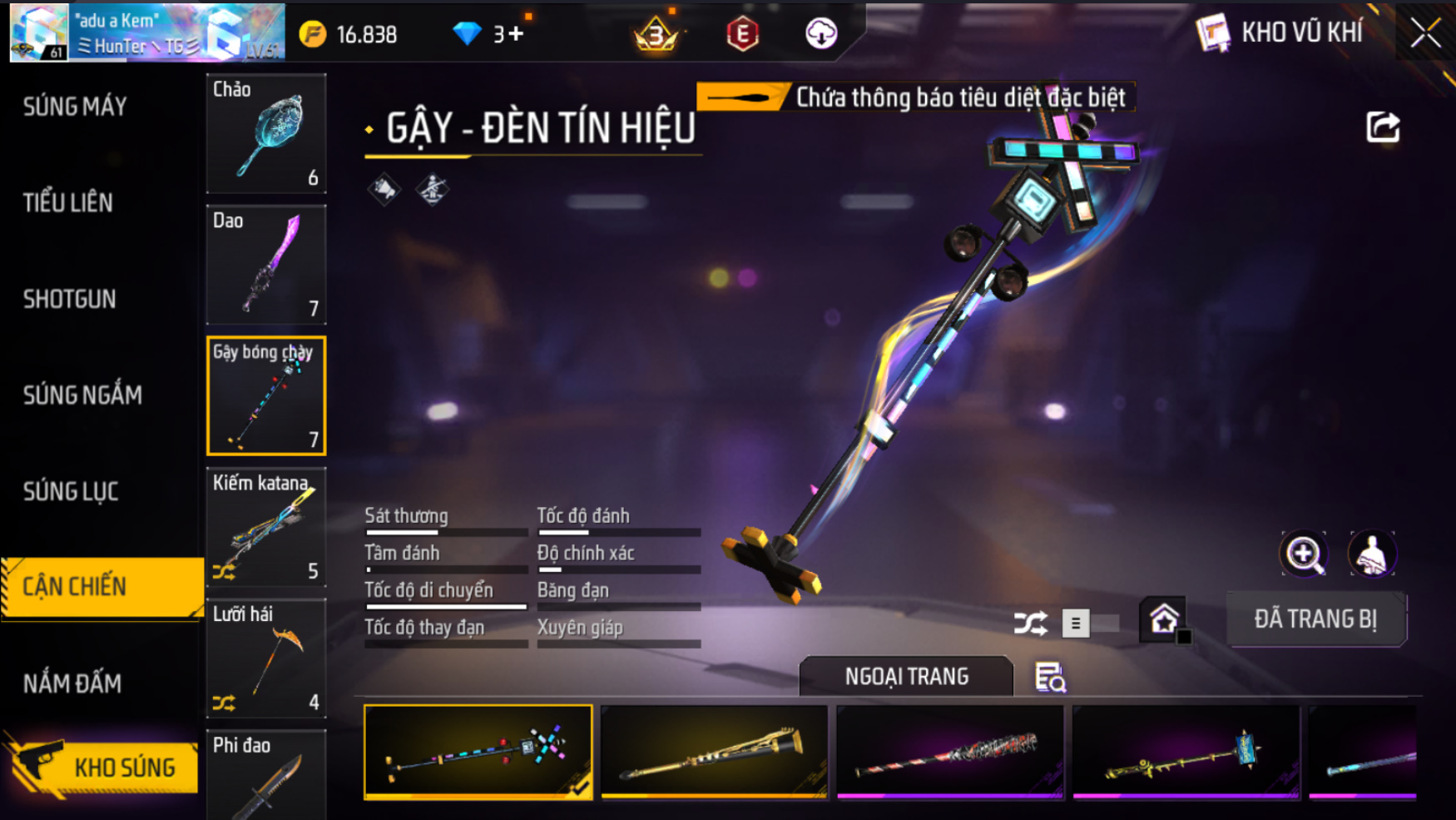Zoom in on weapon with magnifier icon
1456x820 pixels.
[1304, 554]
